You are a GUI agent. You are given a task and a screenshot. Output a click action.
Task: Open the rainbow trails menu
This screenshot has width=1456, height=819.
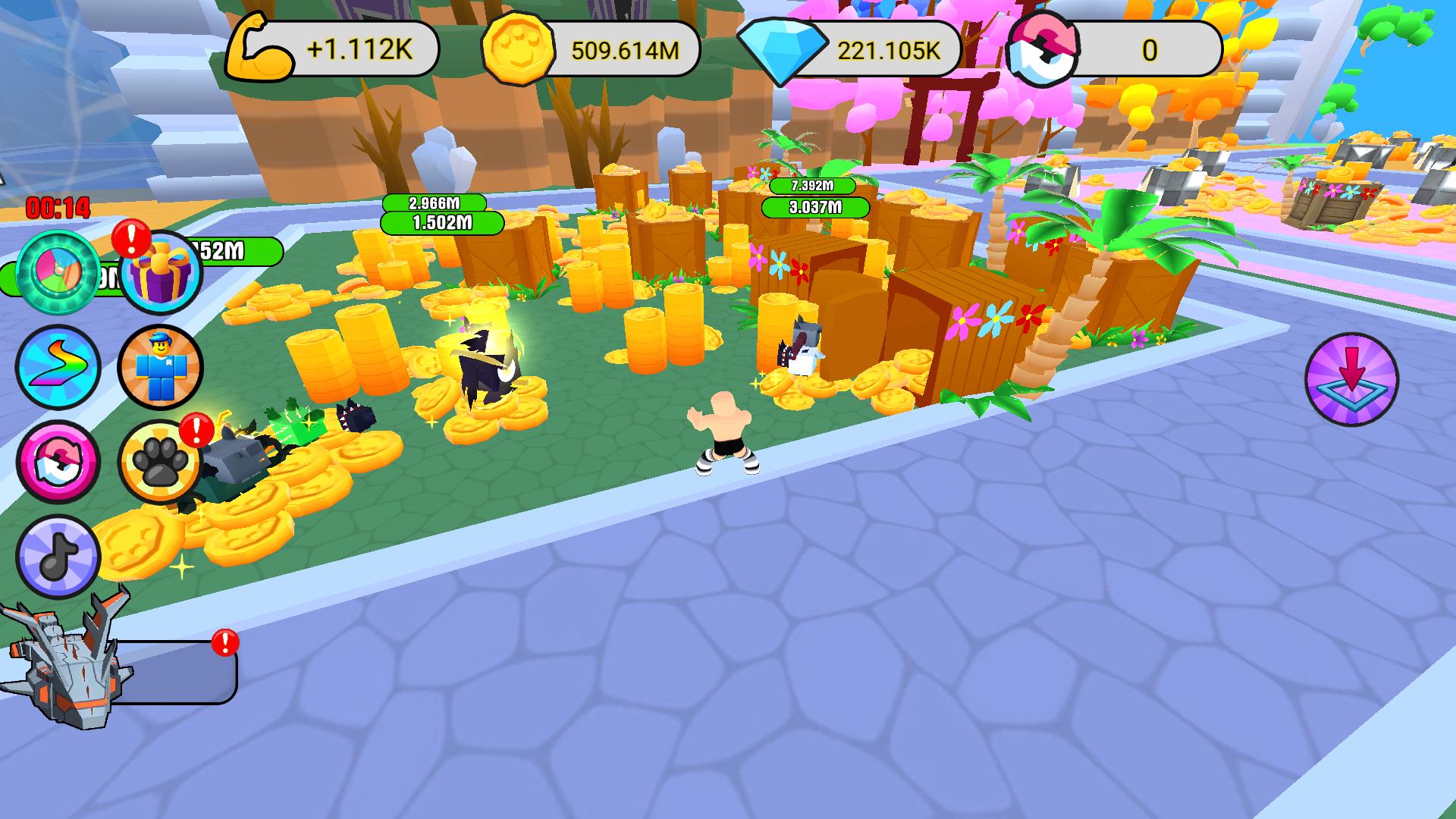tap(60, 367)
